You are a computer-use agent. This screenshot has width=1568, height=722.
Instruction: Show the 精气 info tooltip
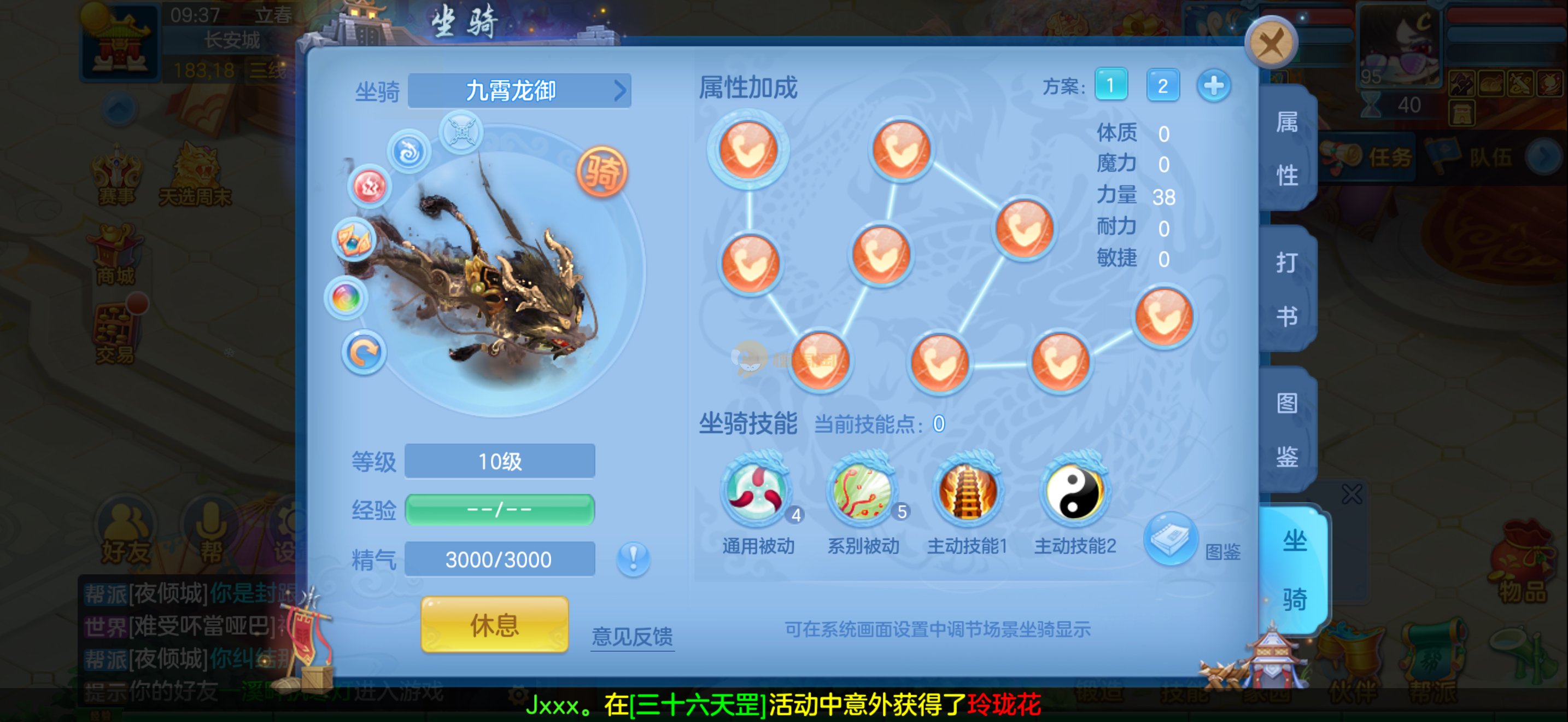click(633, 558)
